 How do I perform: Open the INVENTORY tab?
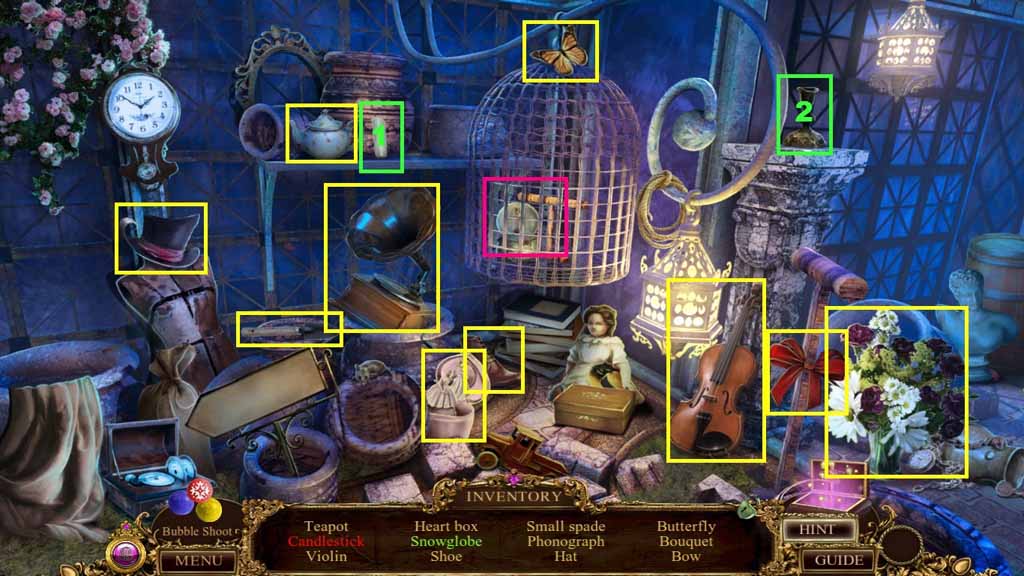[x=514, y=496]
